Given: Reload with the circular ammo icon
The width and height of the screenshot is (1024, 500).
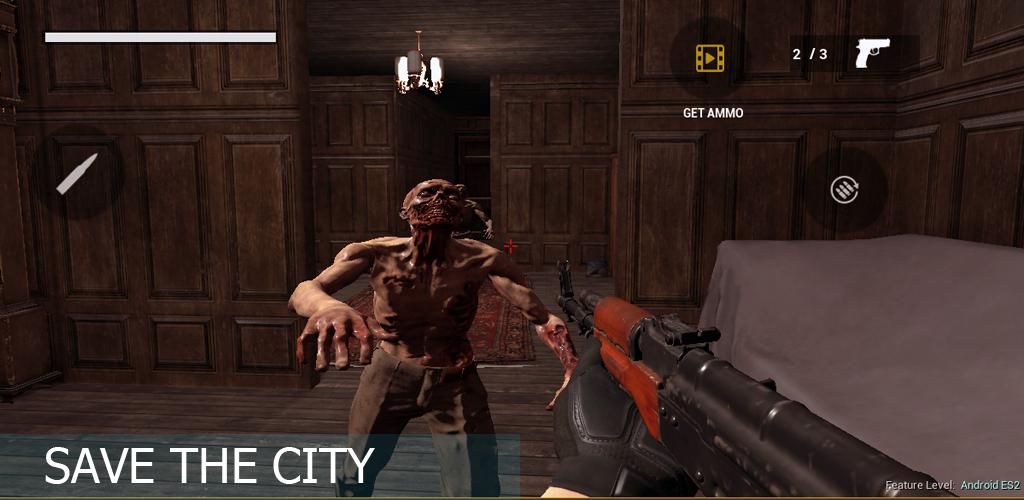Looking at the screenshot, I should point(844,189).
